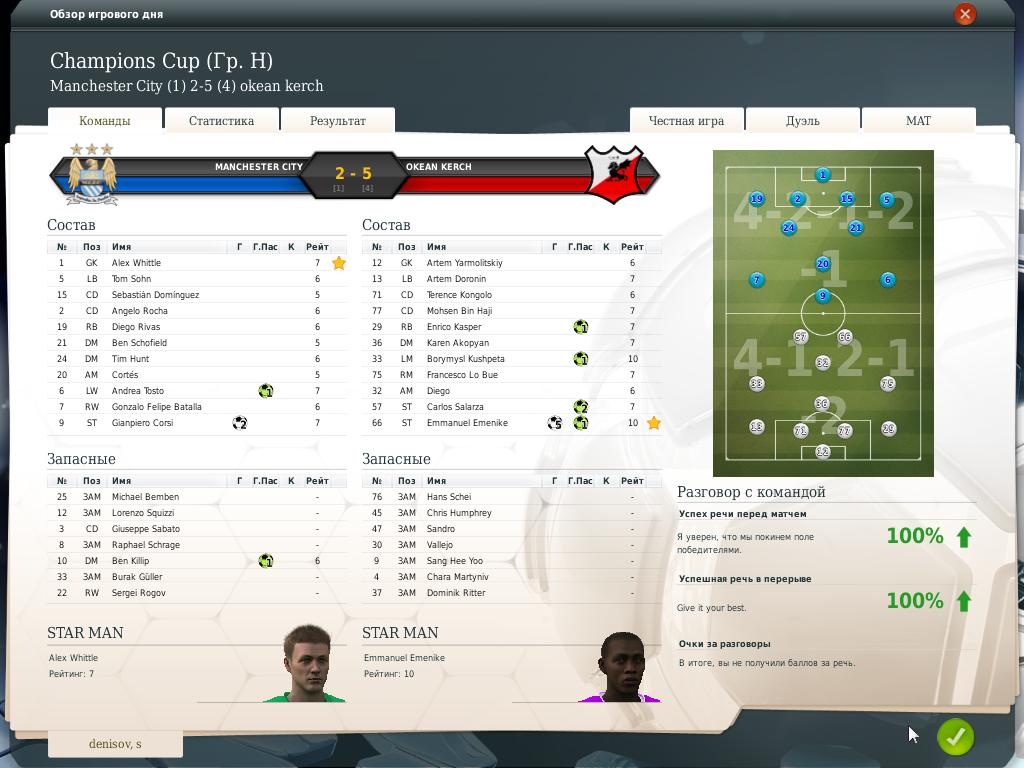The height and width of the screenshot is (768, 1024).
Task: Select Andrea Tosto in the lineup
Action: click(x=138, y=391)
